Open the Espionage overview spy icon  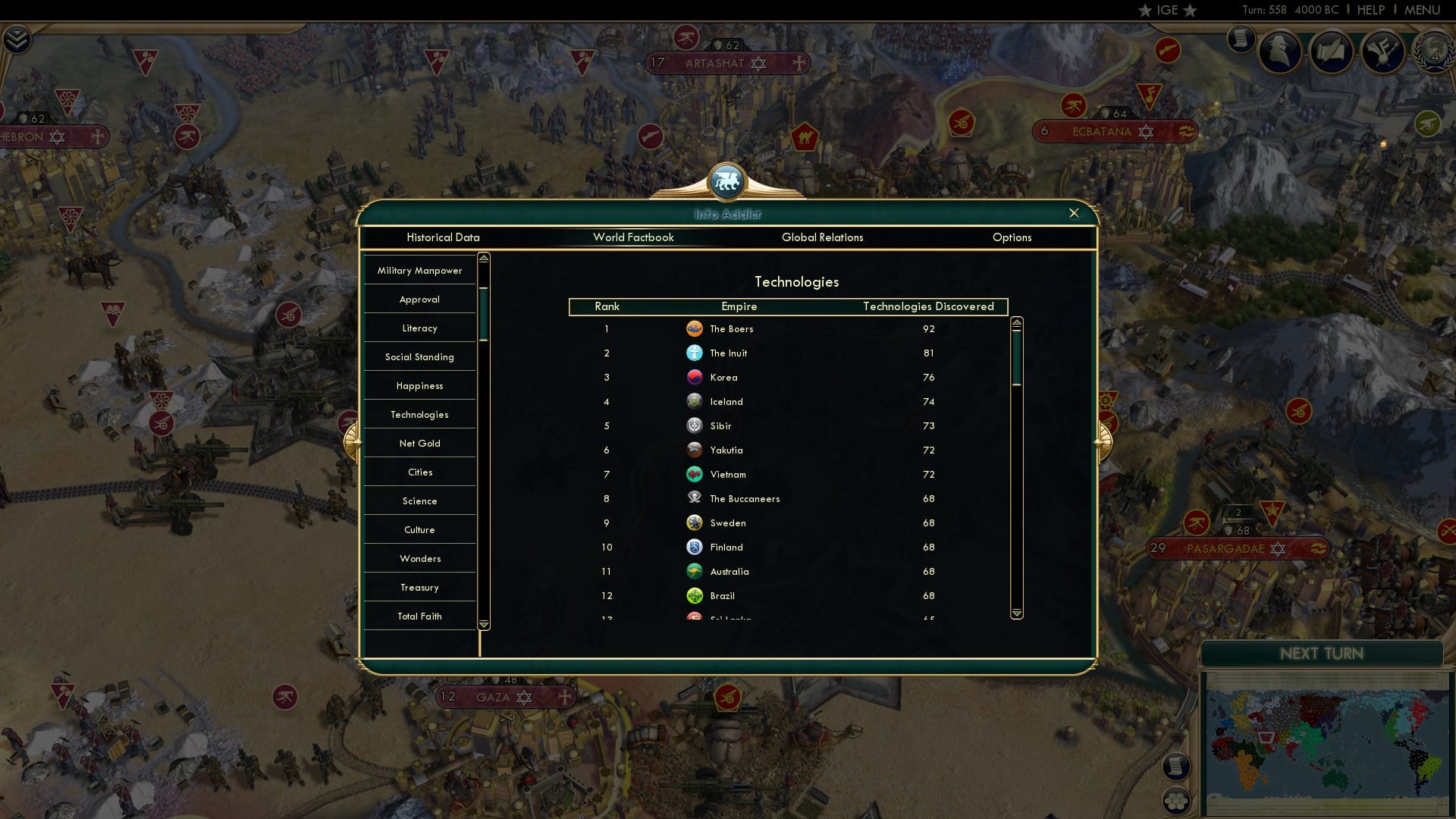[1279, 52]
